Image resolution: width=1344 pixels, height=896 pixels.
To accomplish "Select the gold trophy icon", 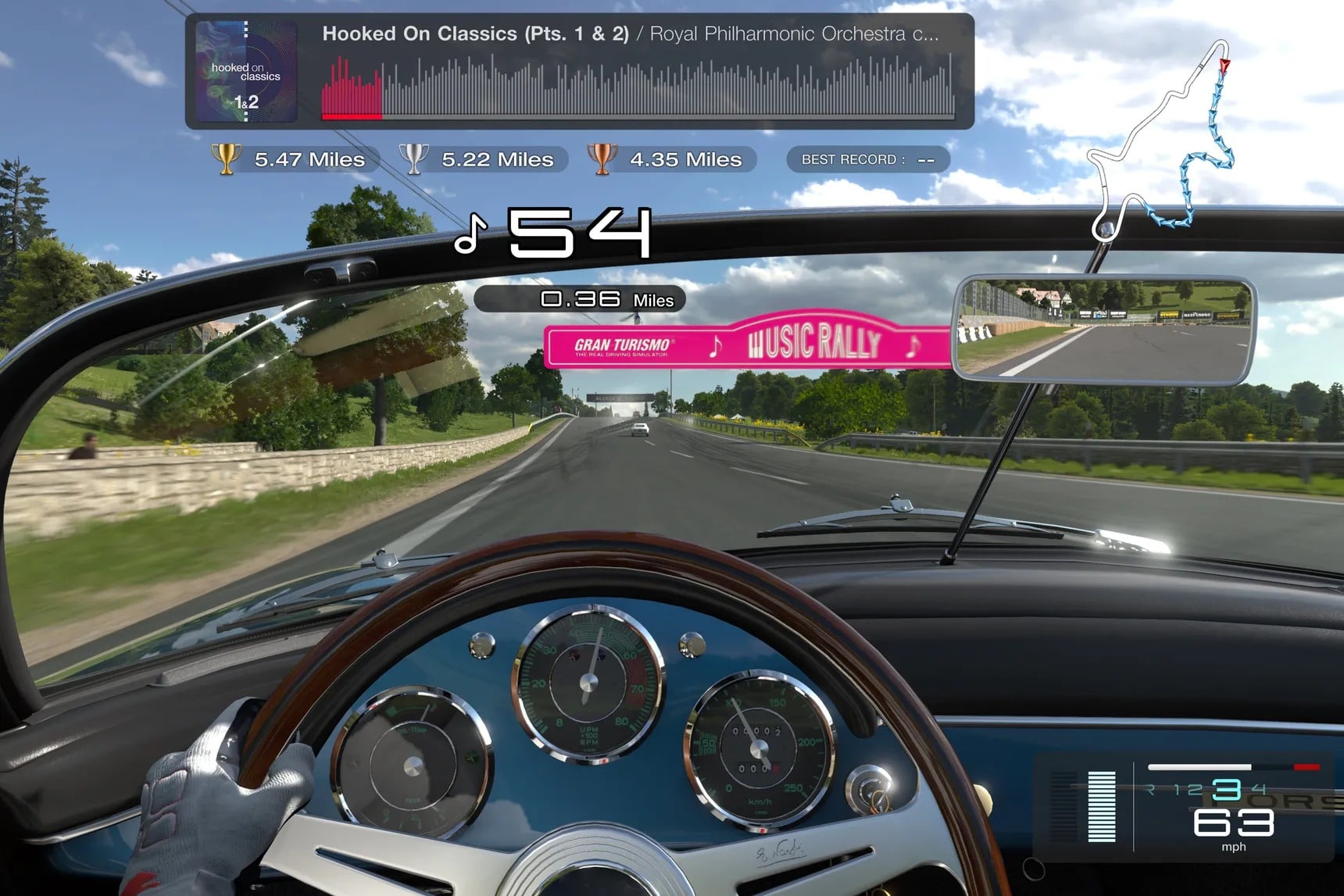I will (x=227, y=159).
